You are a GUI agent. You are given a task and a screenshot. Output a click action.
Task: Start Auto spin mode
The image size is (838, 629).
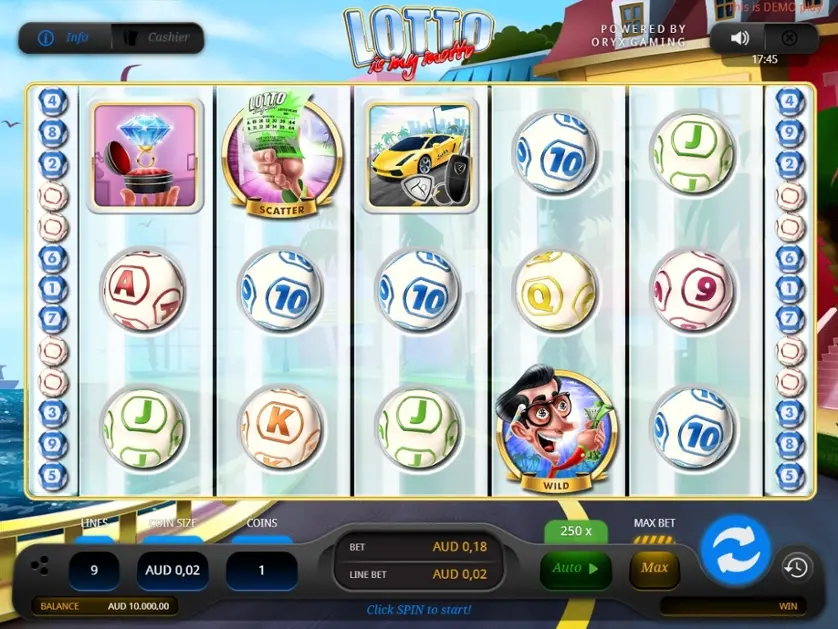click(x=575, y=568)
